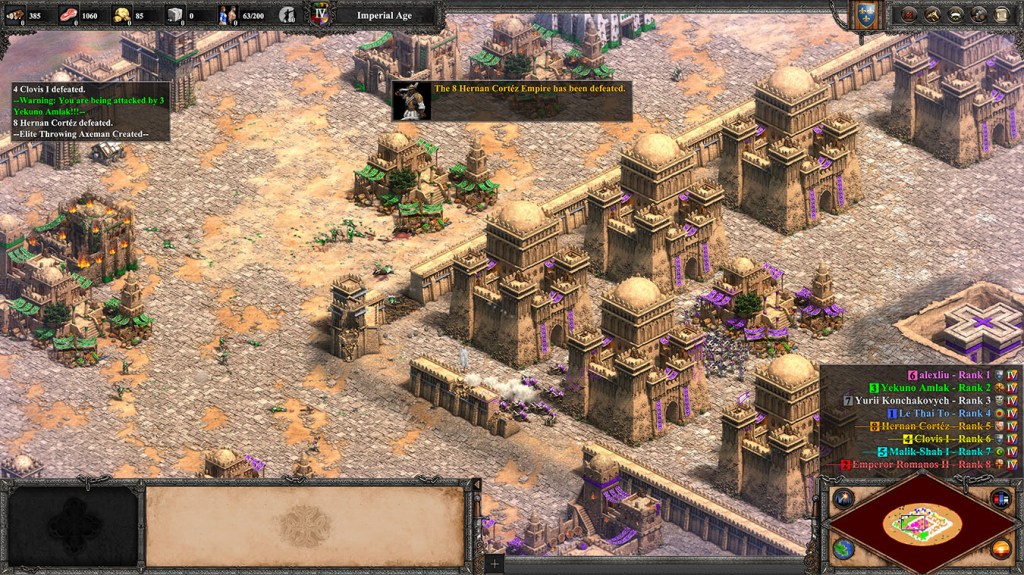1024x575 pixels.
Task: Click the plus button on the bottom bar
Action: pyautogui.click(x=493, y=564)
